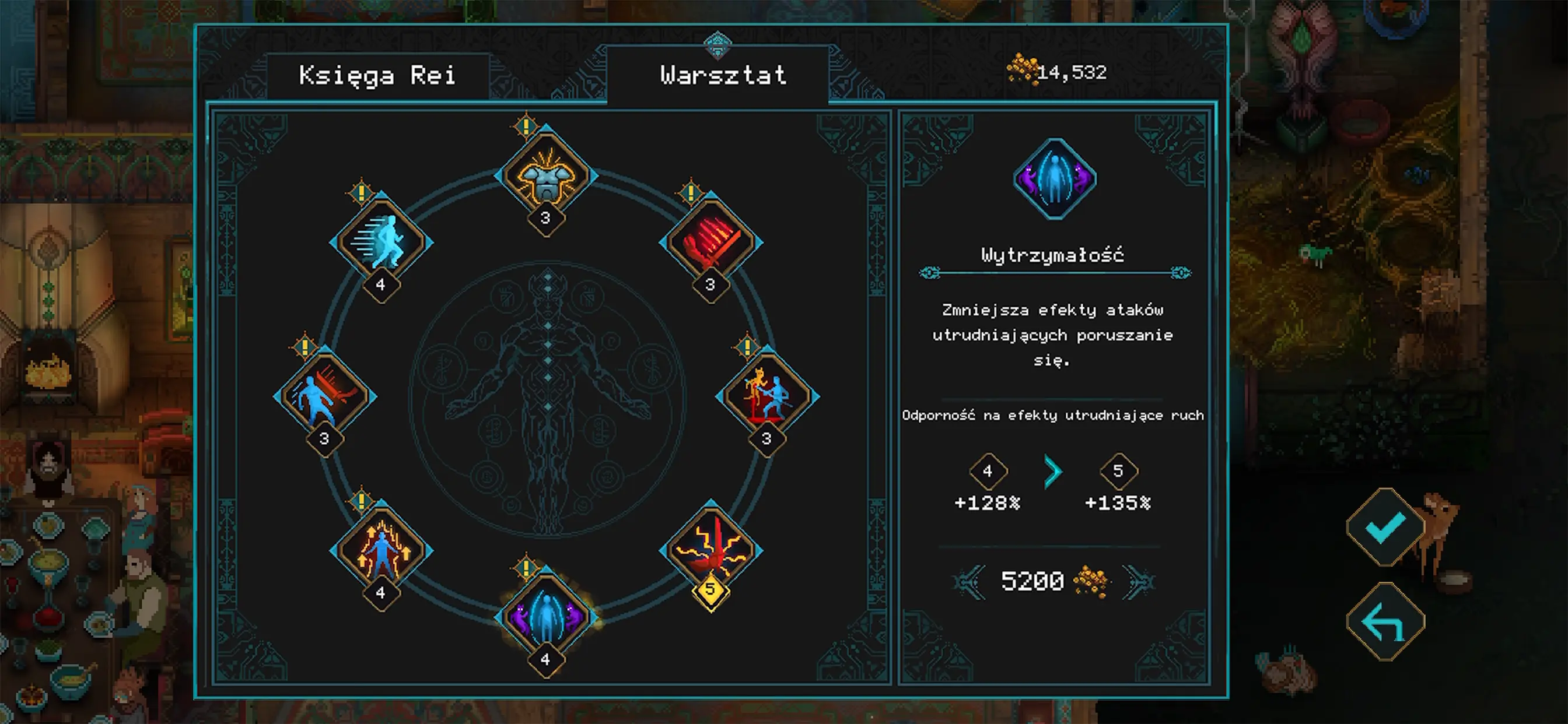Go back using the return arrow button
1568x724 pixels.
coord(1385,621)
